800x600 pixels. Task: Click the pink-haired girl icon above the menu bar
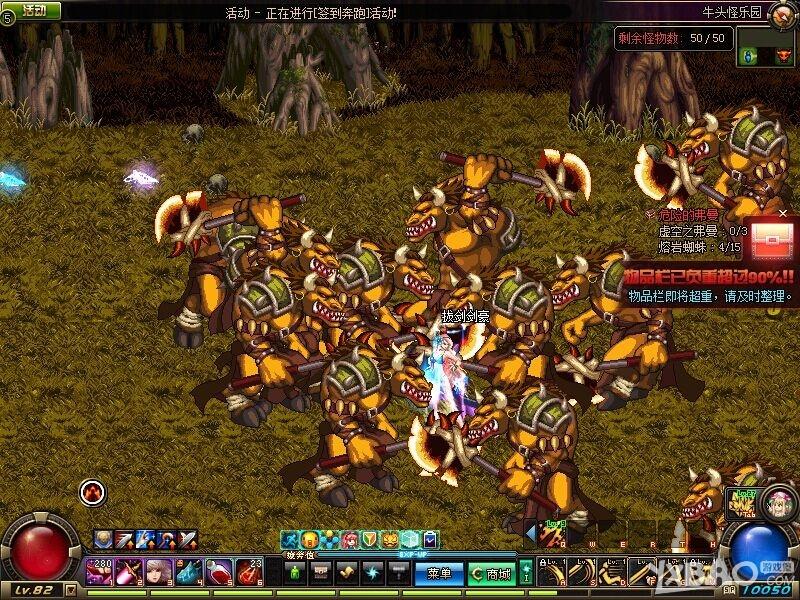click(350, 540)
